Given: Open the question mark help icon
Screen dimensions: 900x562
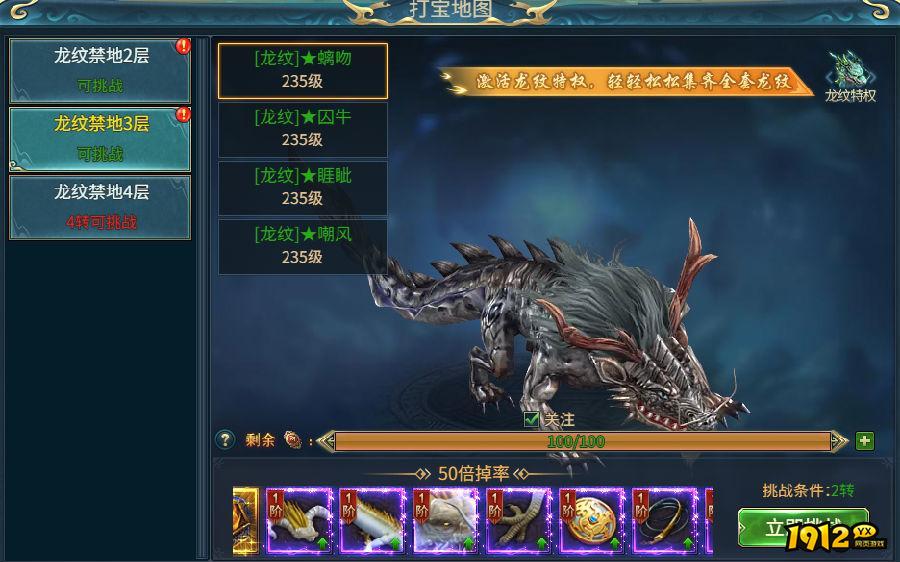Looking at the screenshot, I should (226, 440).
